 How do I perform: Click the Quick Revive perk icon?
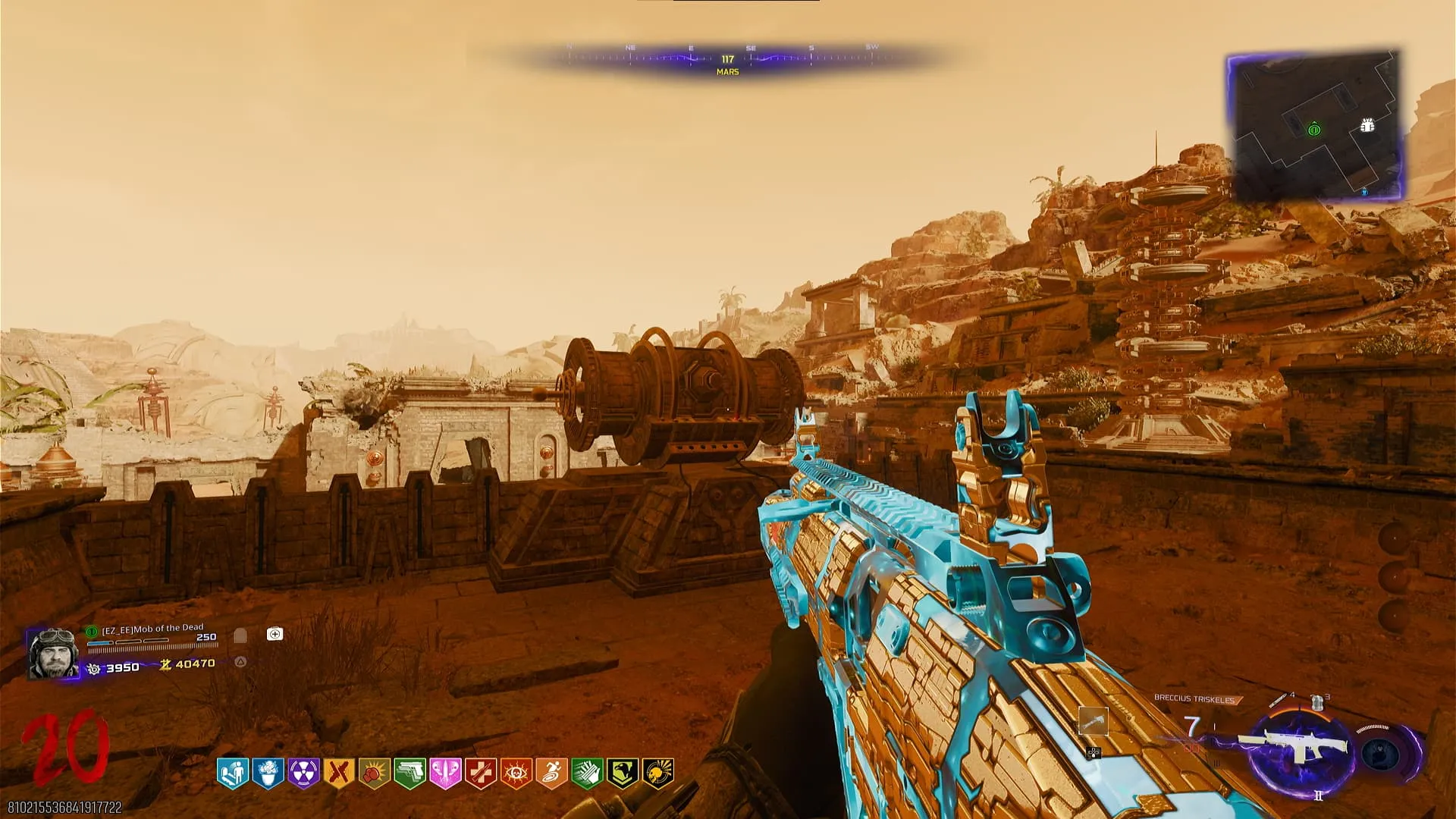click(232, 773)
